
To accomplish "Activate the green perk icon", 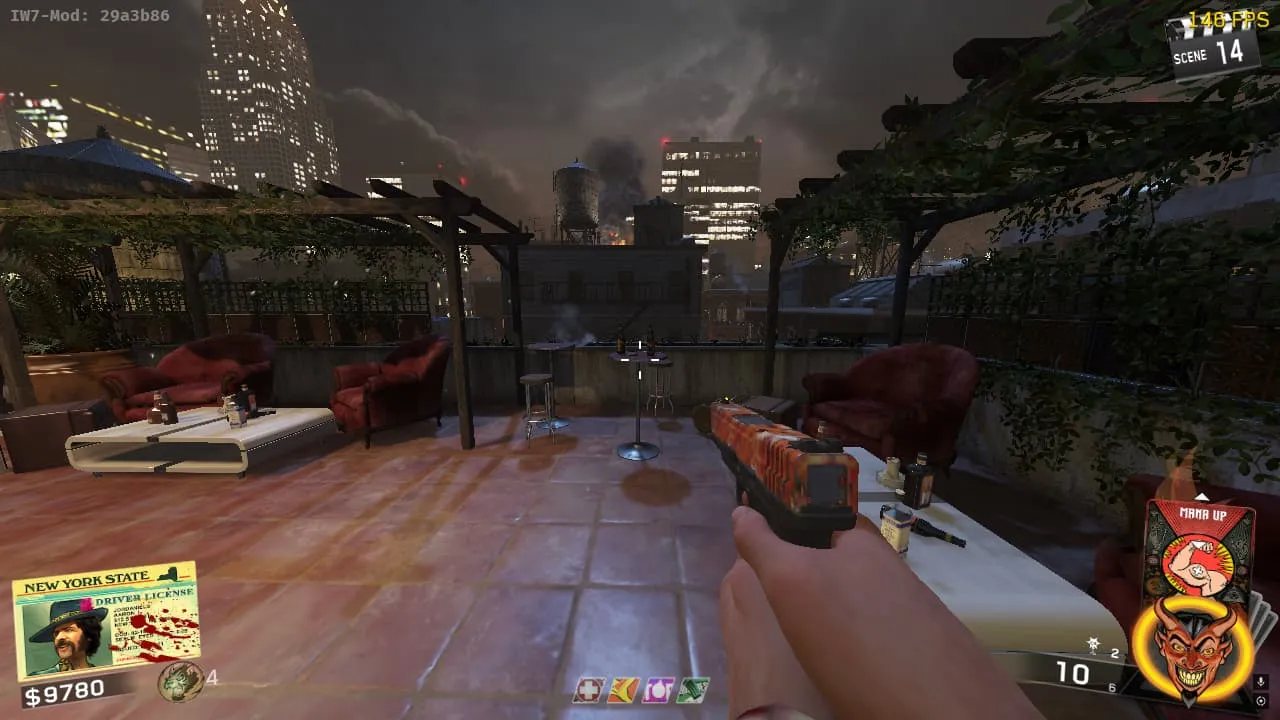I will pyautogui.click(x=692, y=690).
